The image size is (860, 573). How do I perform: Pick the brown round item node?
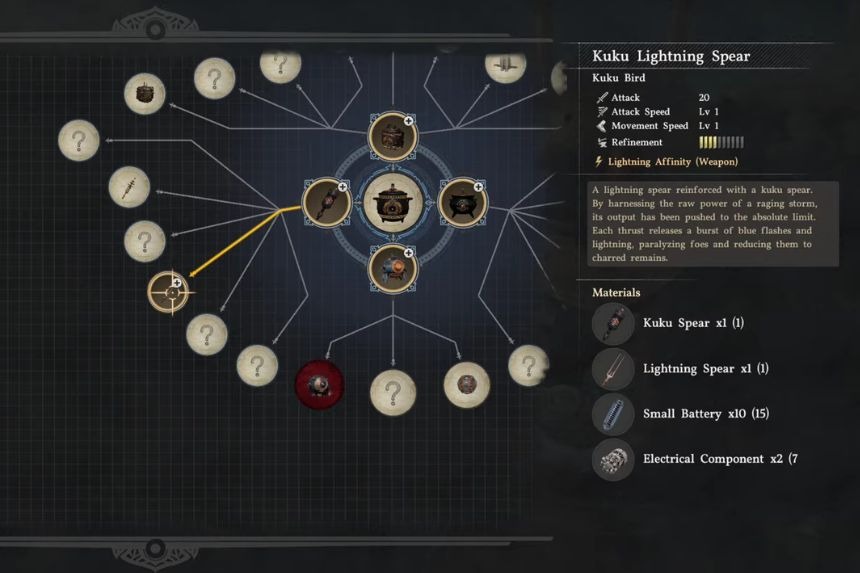click(x=466, y=385)
